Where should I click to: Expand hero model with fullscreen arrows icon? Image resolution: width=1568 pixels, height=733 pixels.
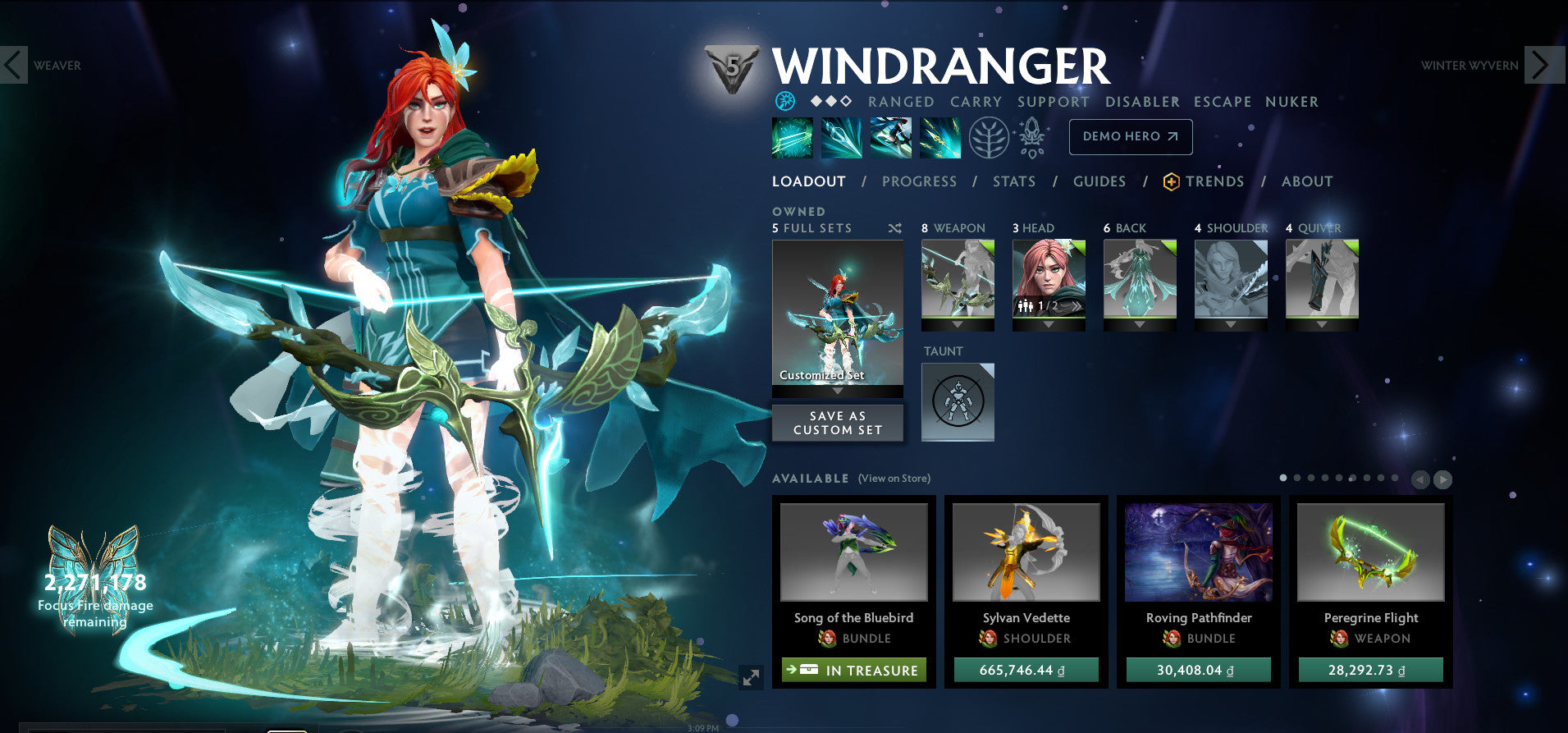coord(751,677)
